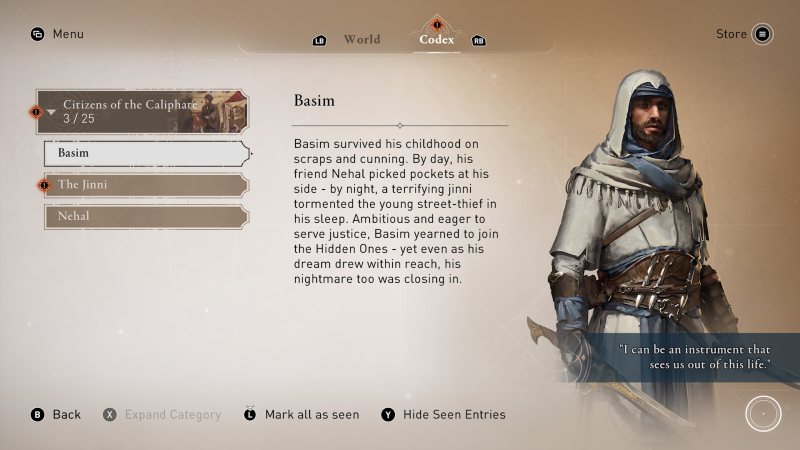
Task: Select the Basim codex entry
Action: (x=145, y=154)
